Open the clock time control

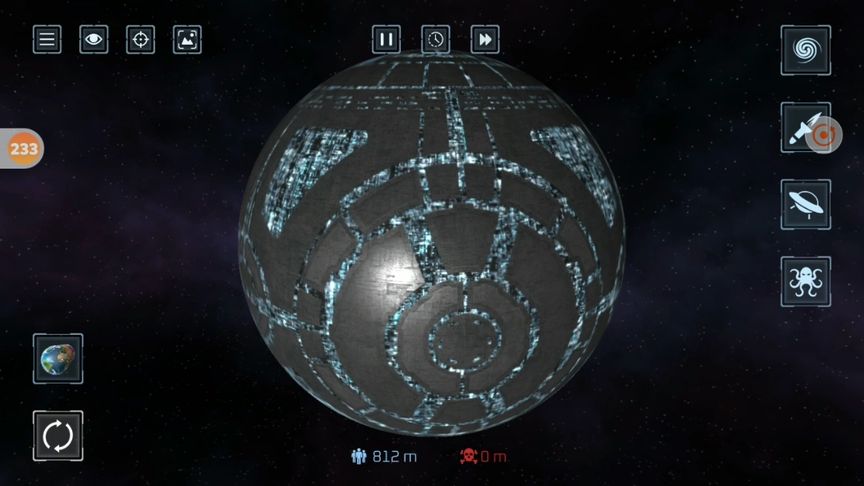pyautogui.click(x=435, y=39)
